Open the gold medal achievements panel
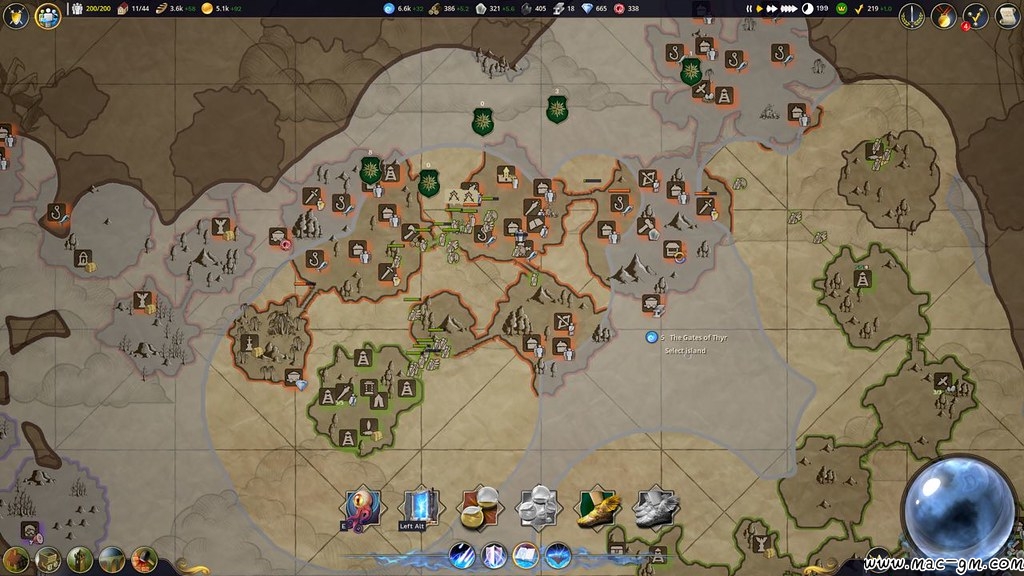 tap(943, 15)
